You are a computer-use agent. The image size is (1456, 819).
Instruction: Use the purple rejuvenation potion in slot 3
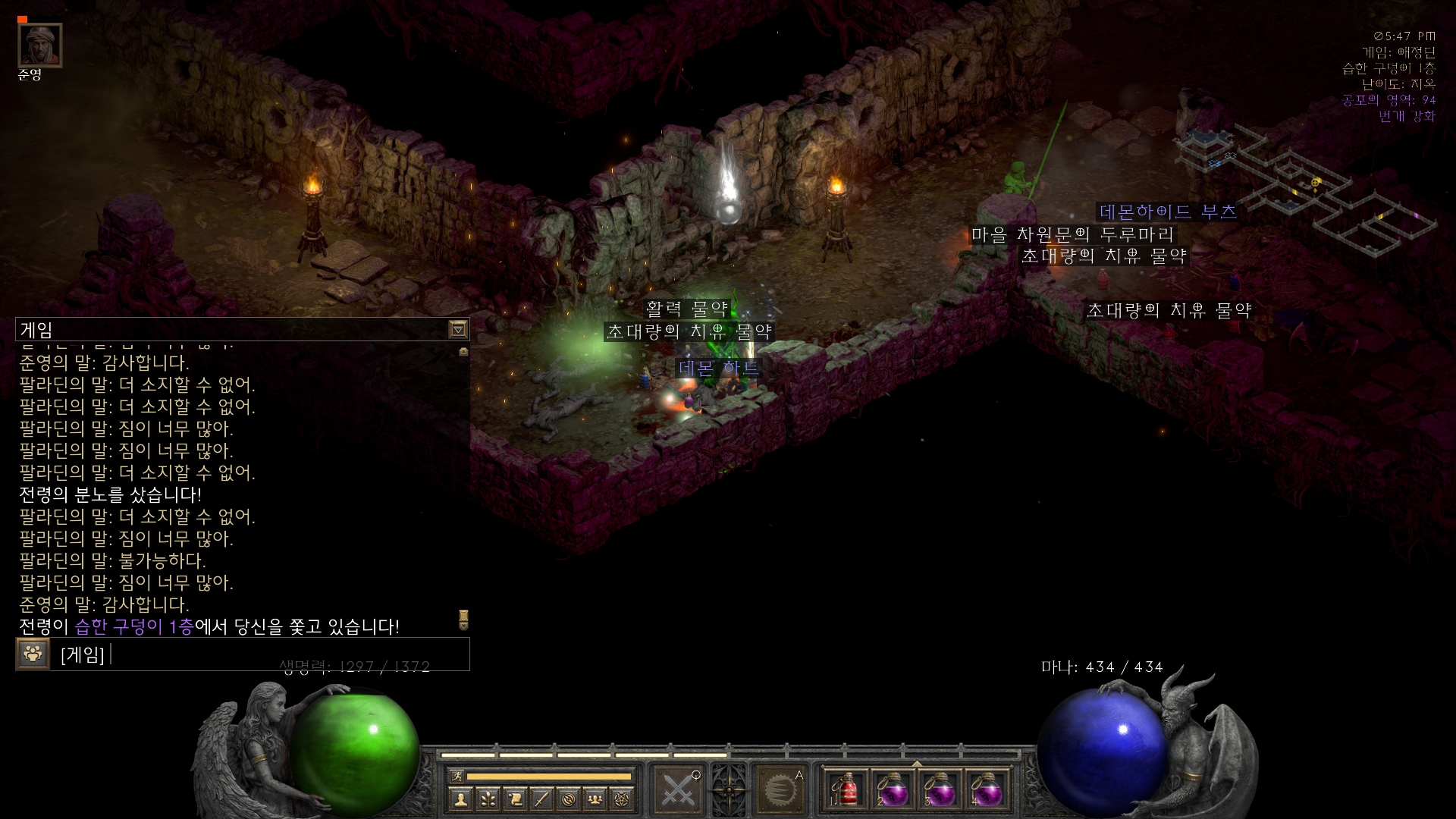(940, 790)
